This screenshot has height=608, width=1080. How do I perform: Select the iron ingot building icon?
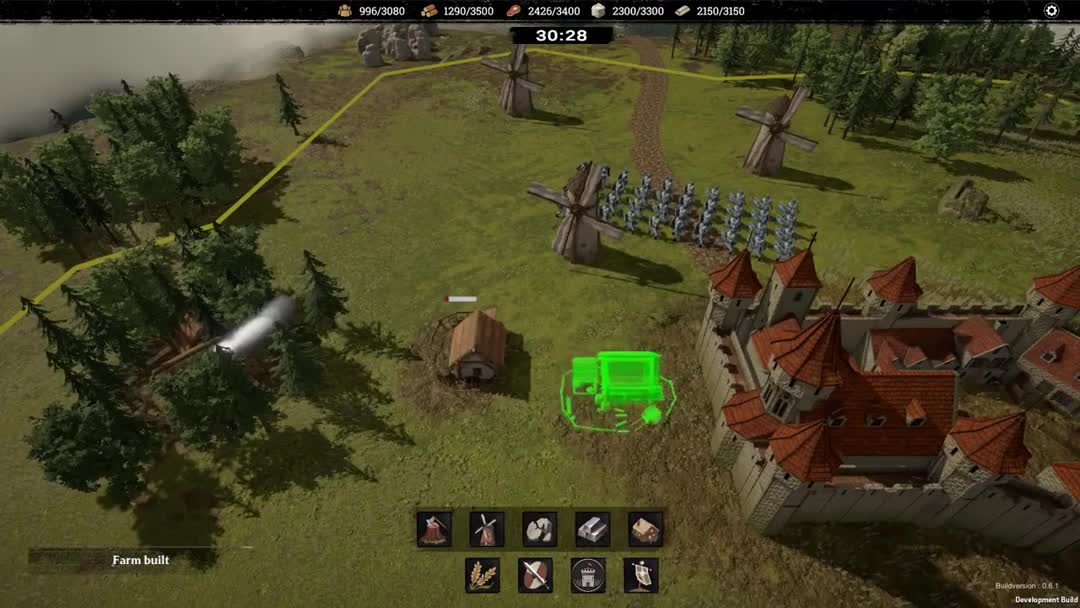pos(593,529)
